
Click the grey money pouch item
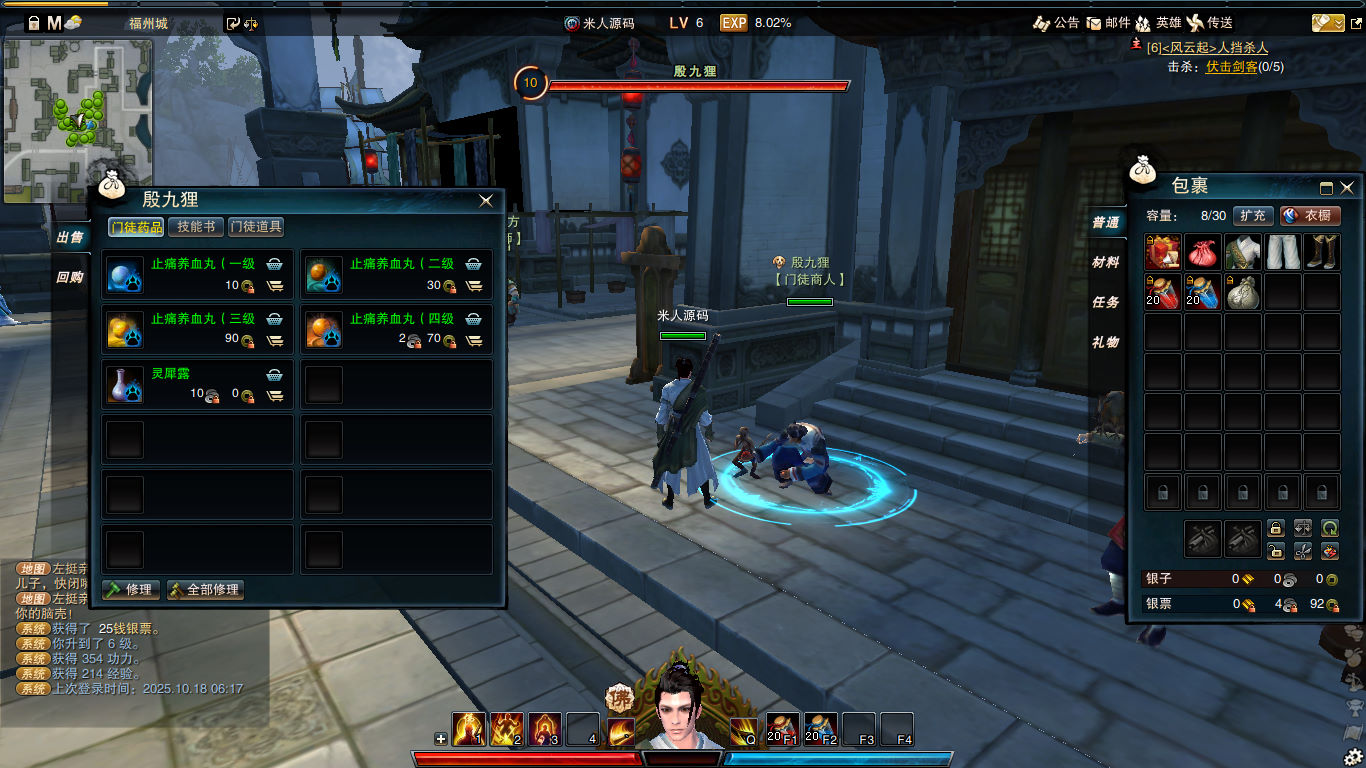click(x=1242, y=292)
